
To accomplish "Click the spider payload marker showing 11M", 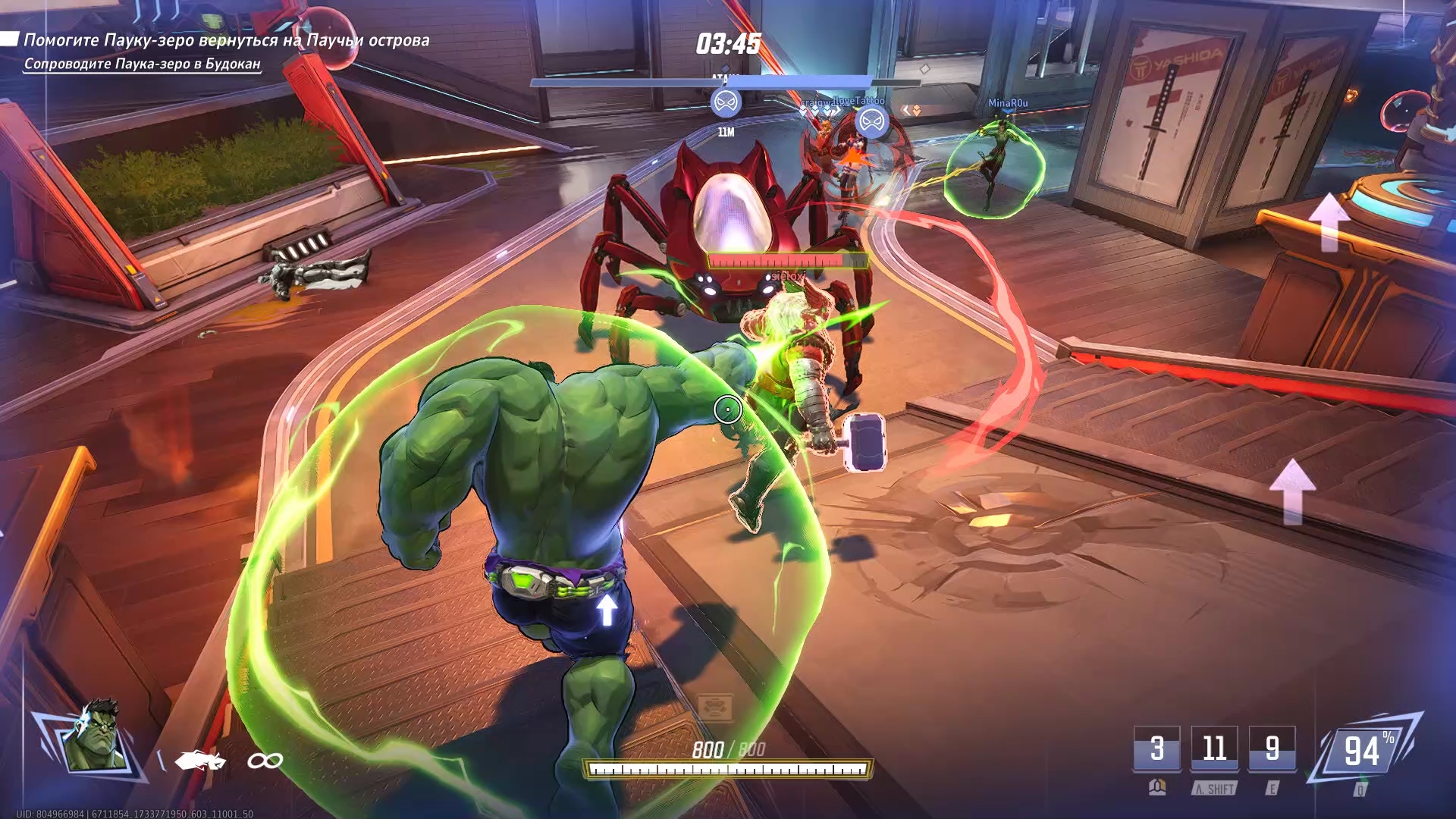I will [x=726, y=102].
